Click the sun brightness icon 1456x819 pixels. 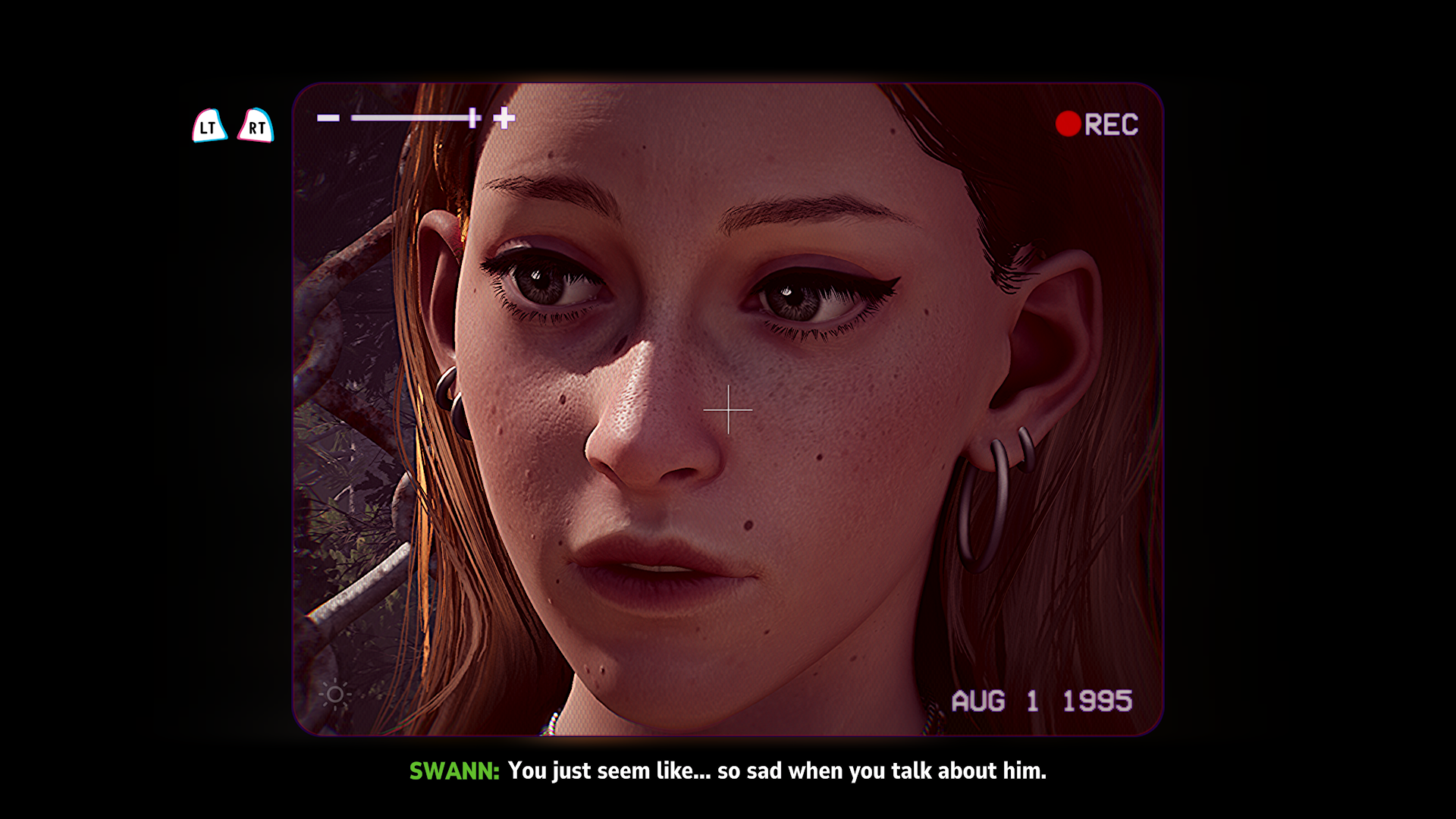click(334, 694)
